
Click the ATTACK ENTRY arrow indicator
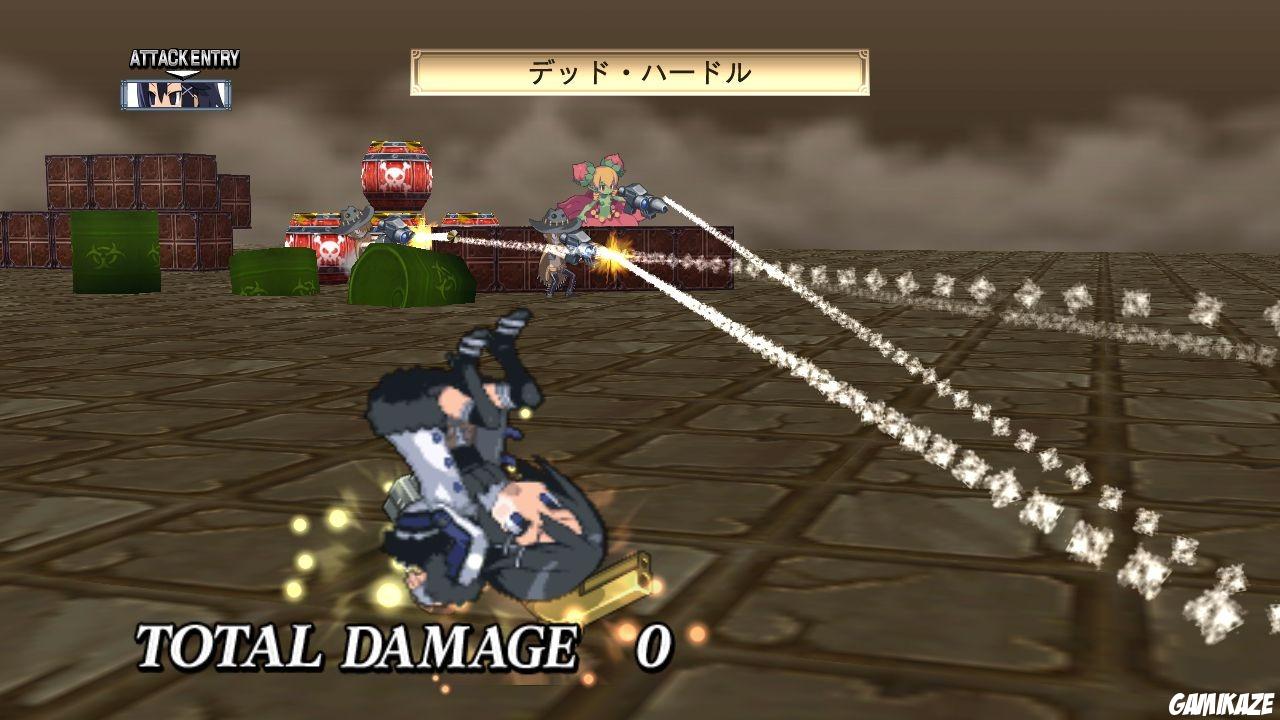tap(182, 73)
